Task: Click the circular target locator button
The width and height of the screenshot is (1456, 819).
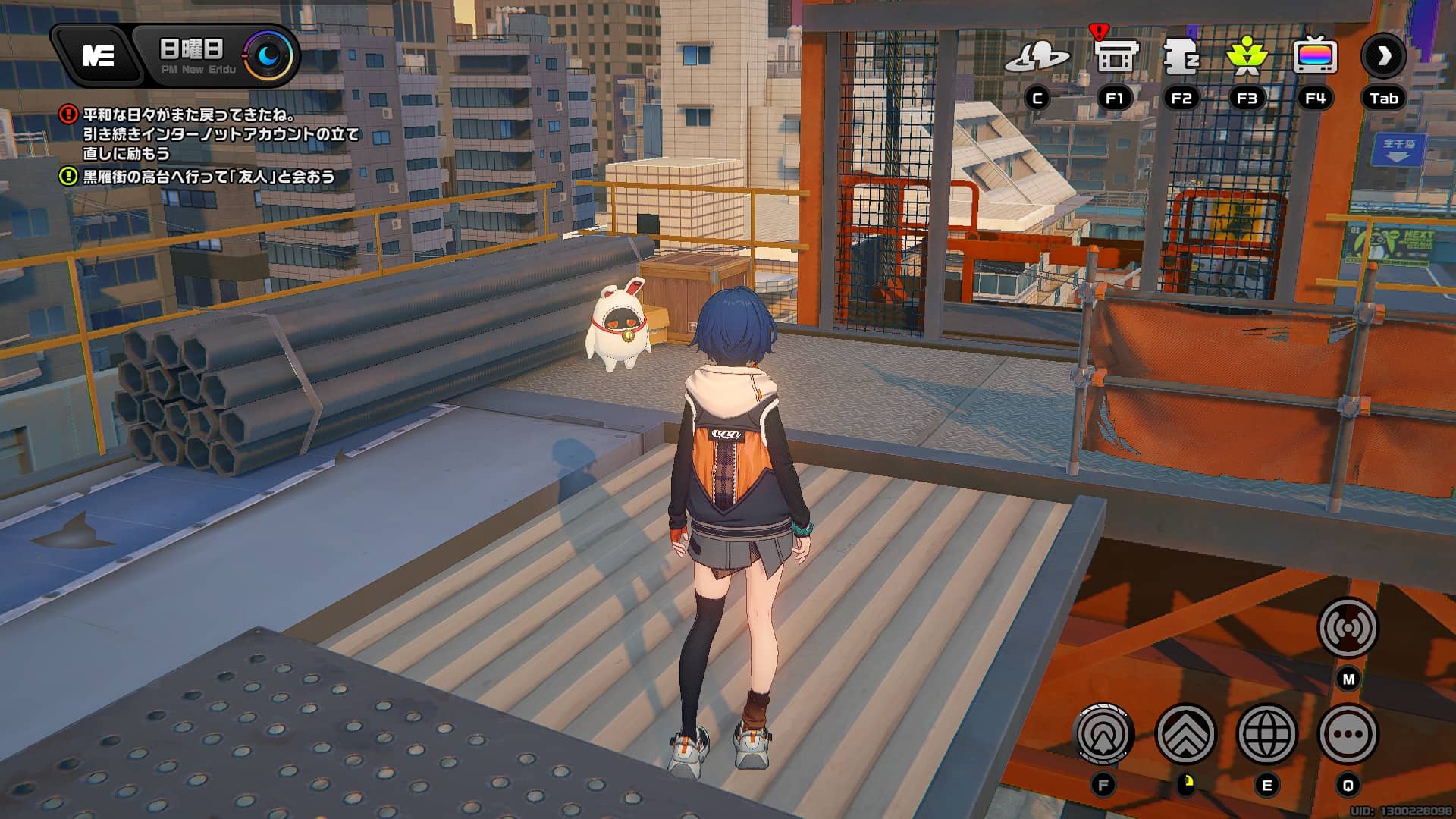Action: (1103, 734)
